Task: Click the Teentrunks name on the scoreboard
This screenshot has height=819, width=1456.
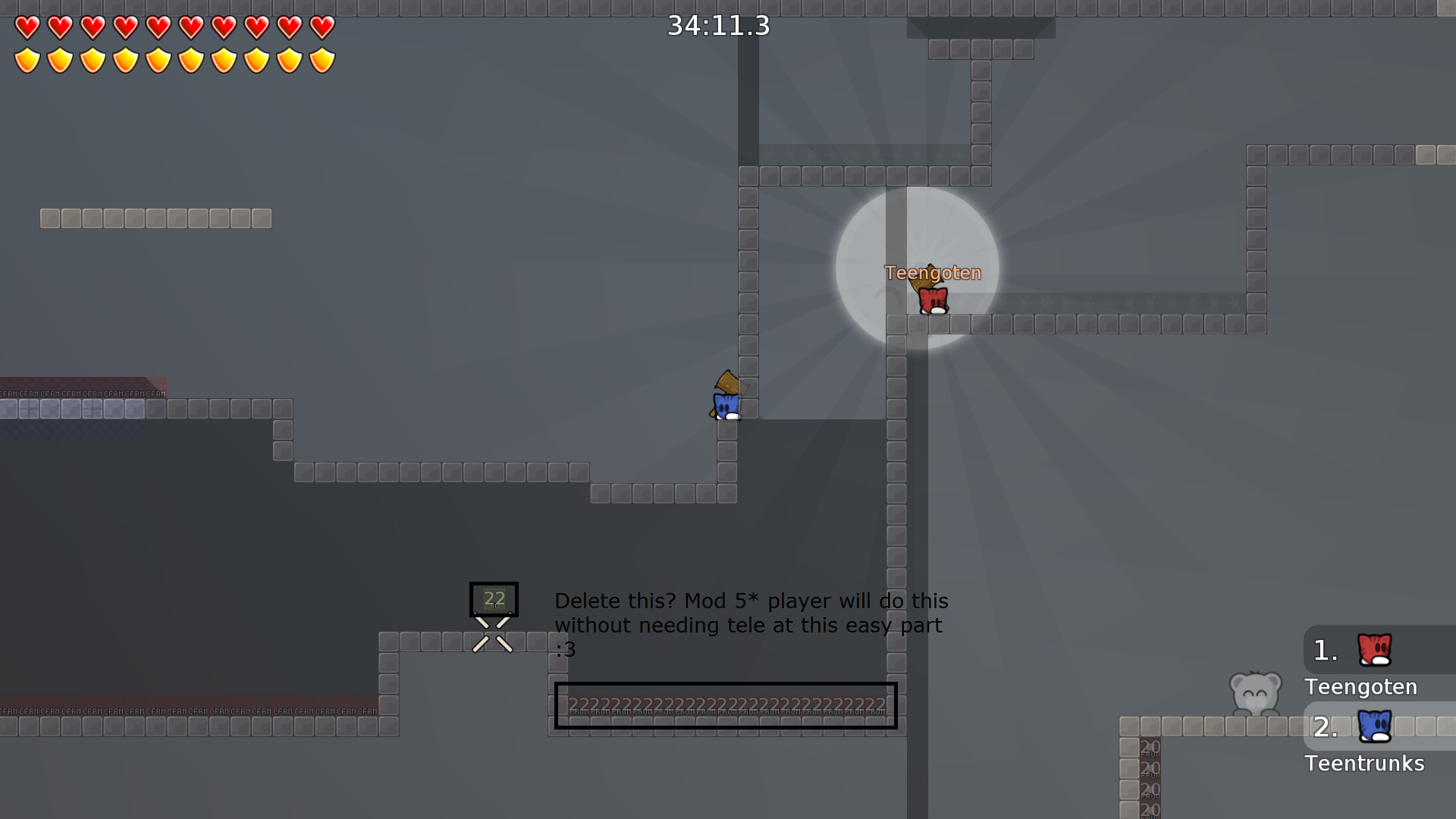Action: pyautogui.click(x=1364, y=764)
